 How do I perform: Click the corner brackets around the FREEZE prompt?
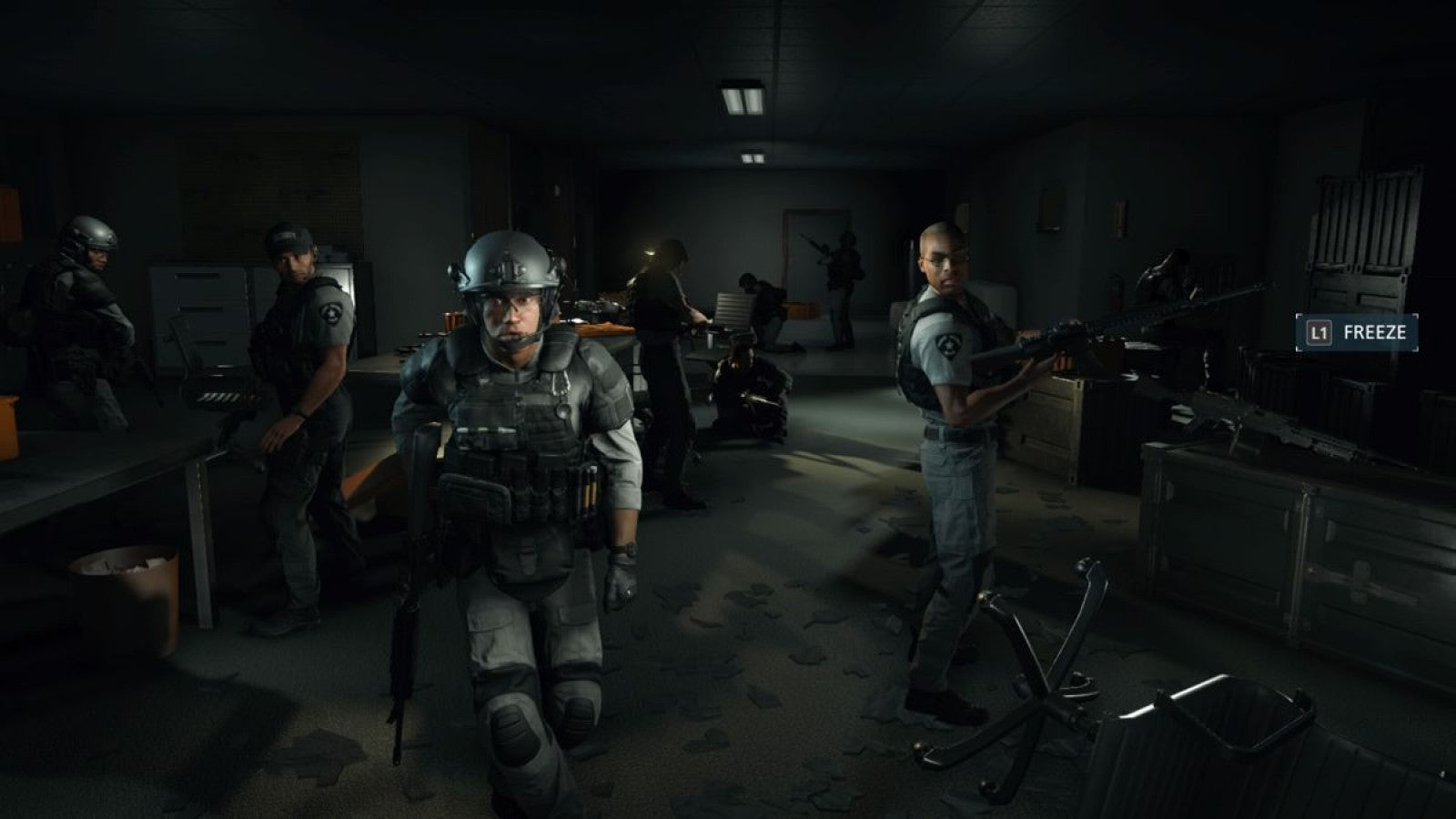click(1299, 318)
